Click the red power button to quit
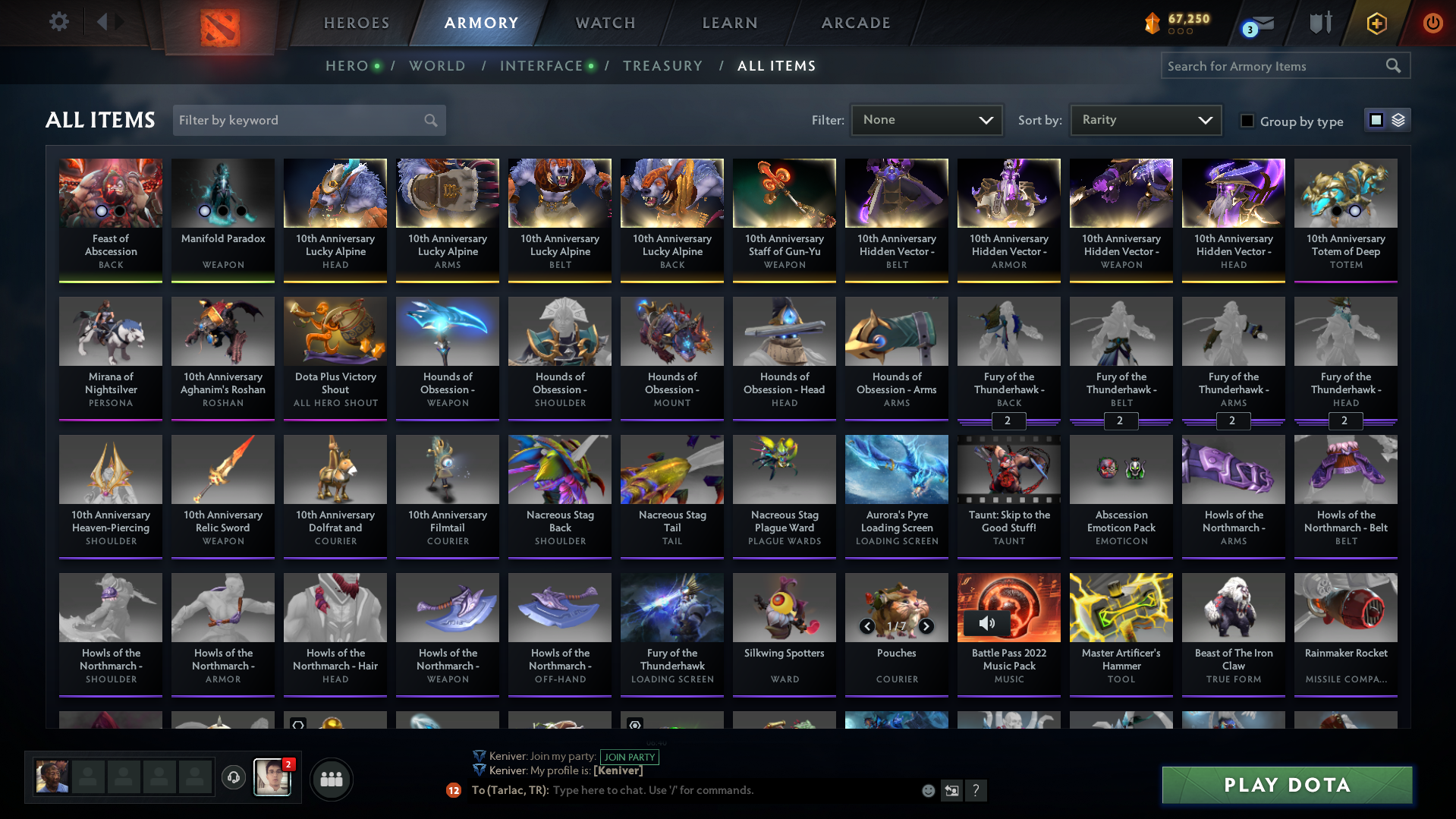1456x819 pixels. coord(1432,24)
